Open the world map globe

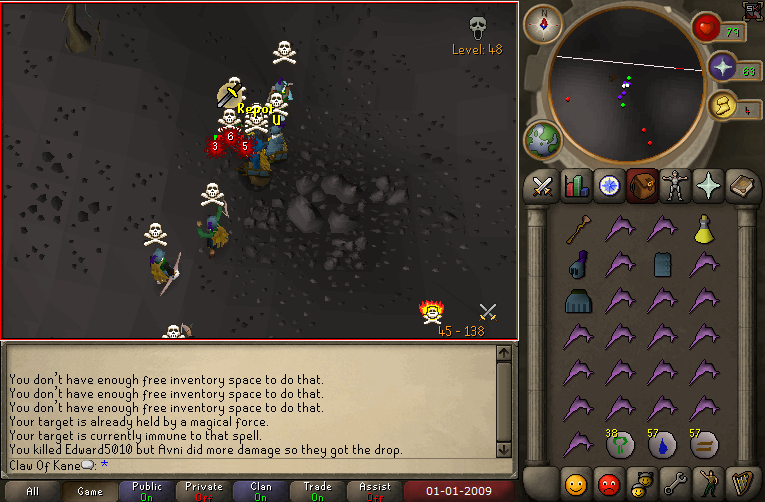(544, 139)
